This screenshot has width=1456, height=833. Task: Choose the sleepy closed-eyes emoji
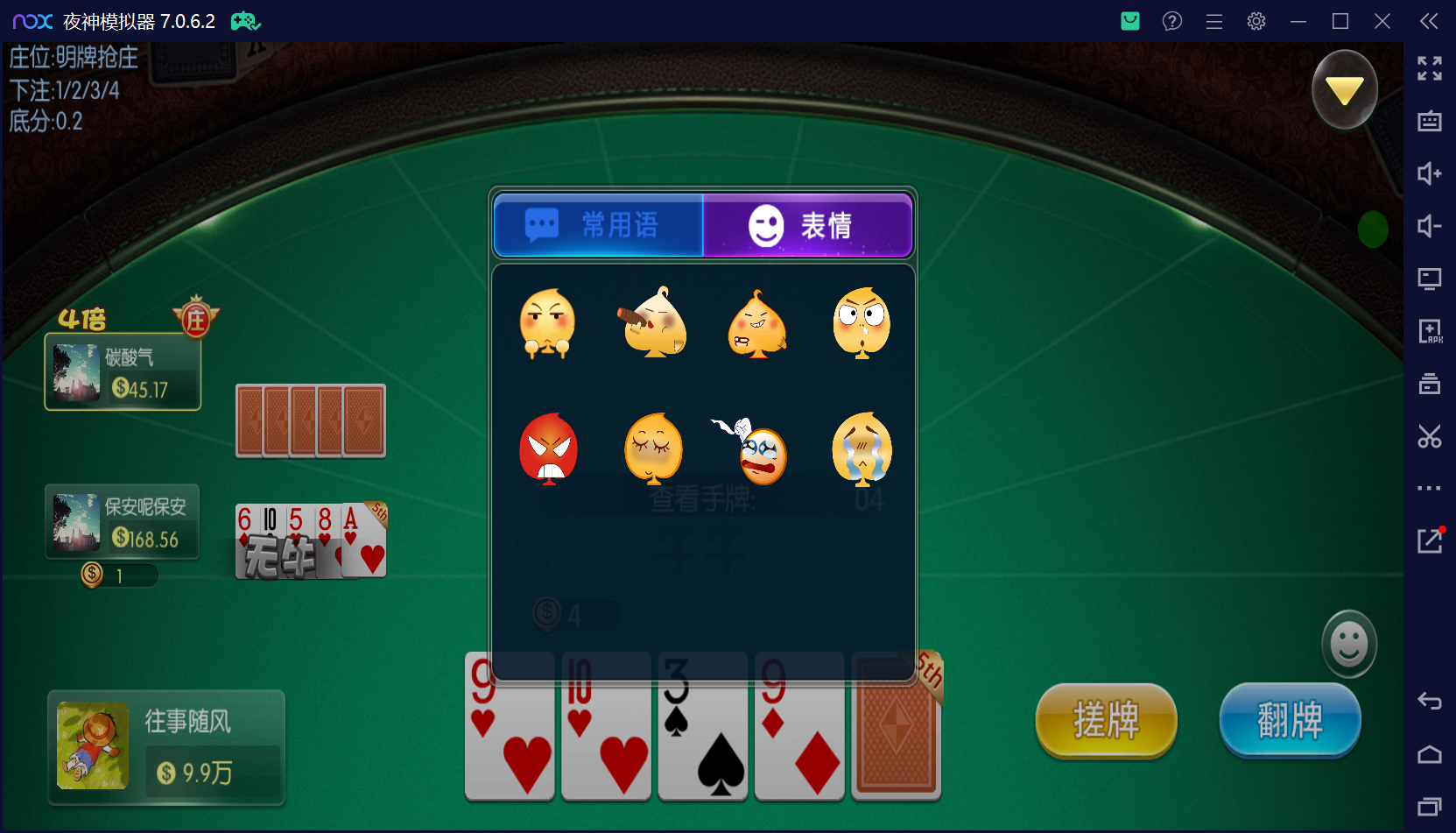click(x=653, y=448)
